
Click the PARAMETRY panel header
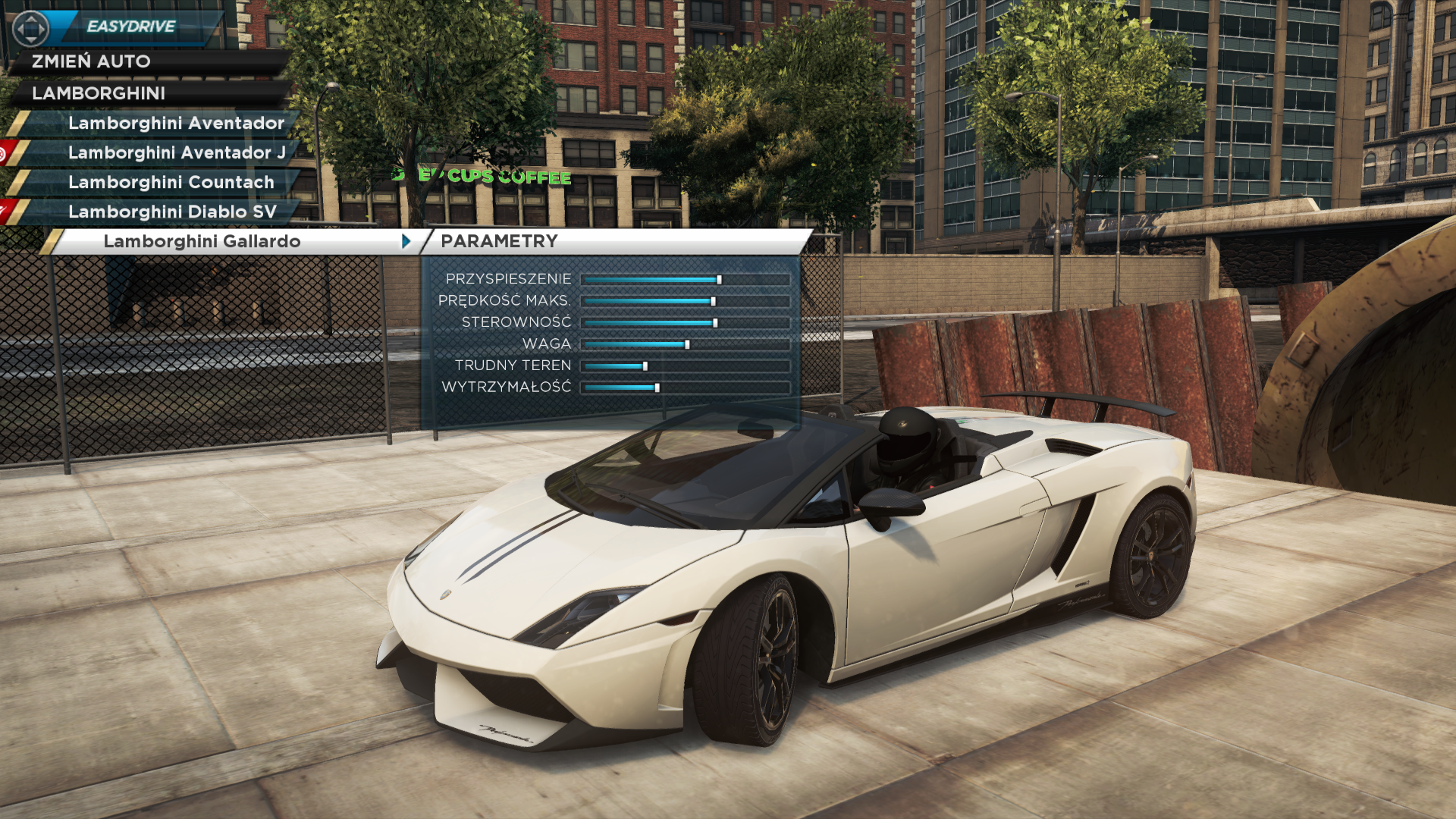pyautogui.click(x=499, y=241)
